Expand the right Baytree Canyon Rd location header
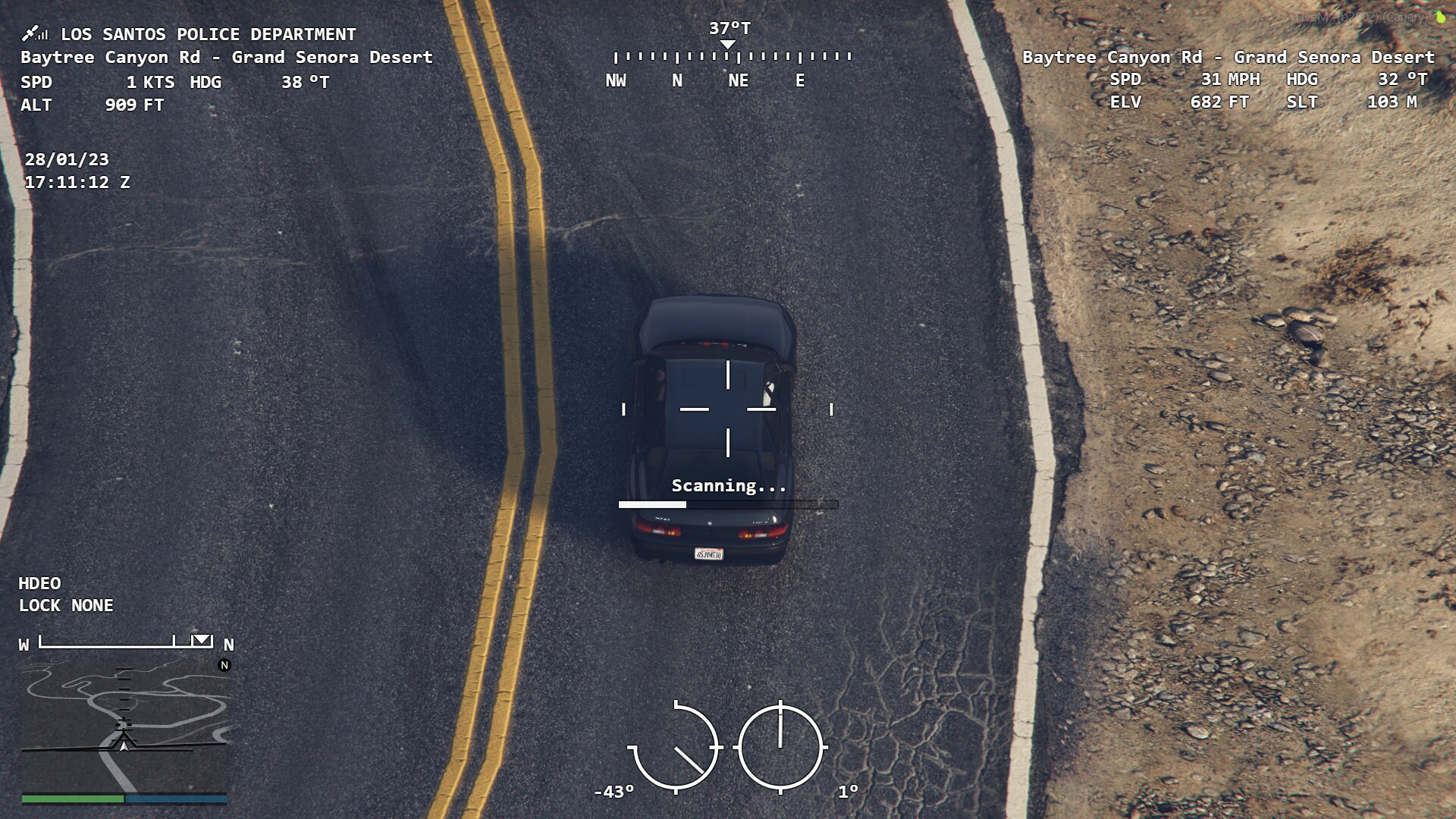This screenshot has width=1456, height=819. click(x=1228, y=57)
